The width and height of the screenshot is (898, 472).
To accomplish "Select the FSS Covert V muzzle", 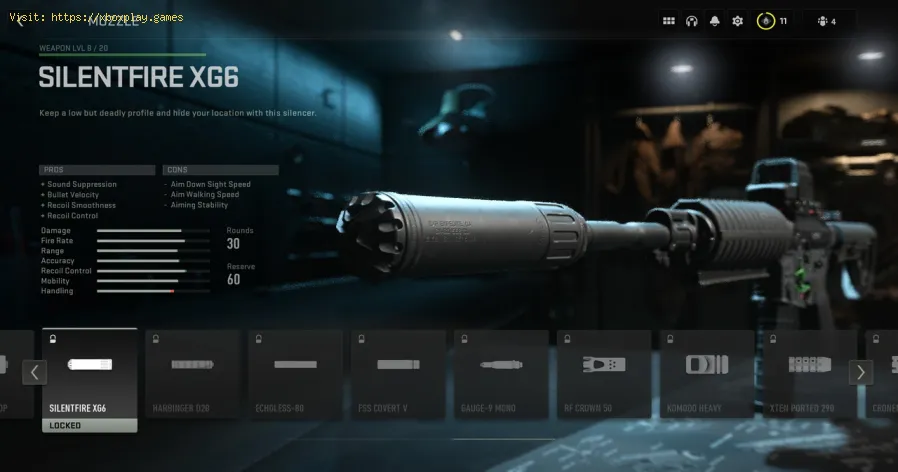I will tap(398, 373).
